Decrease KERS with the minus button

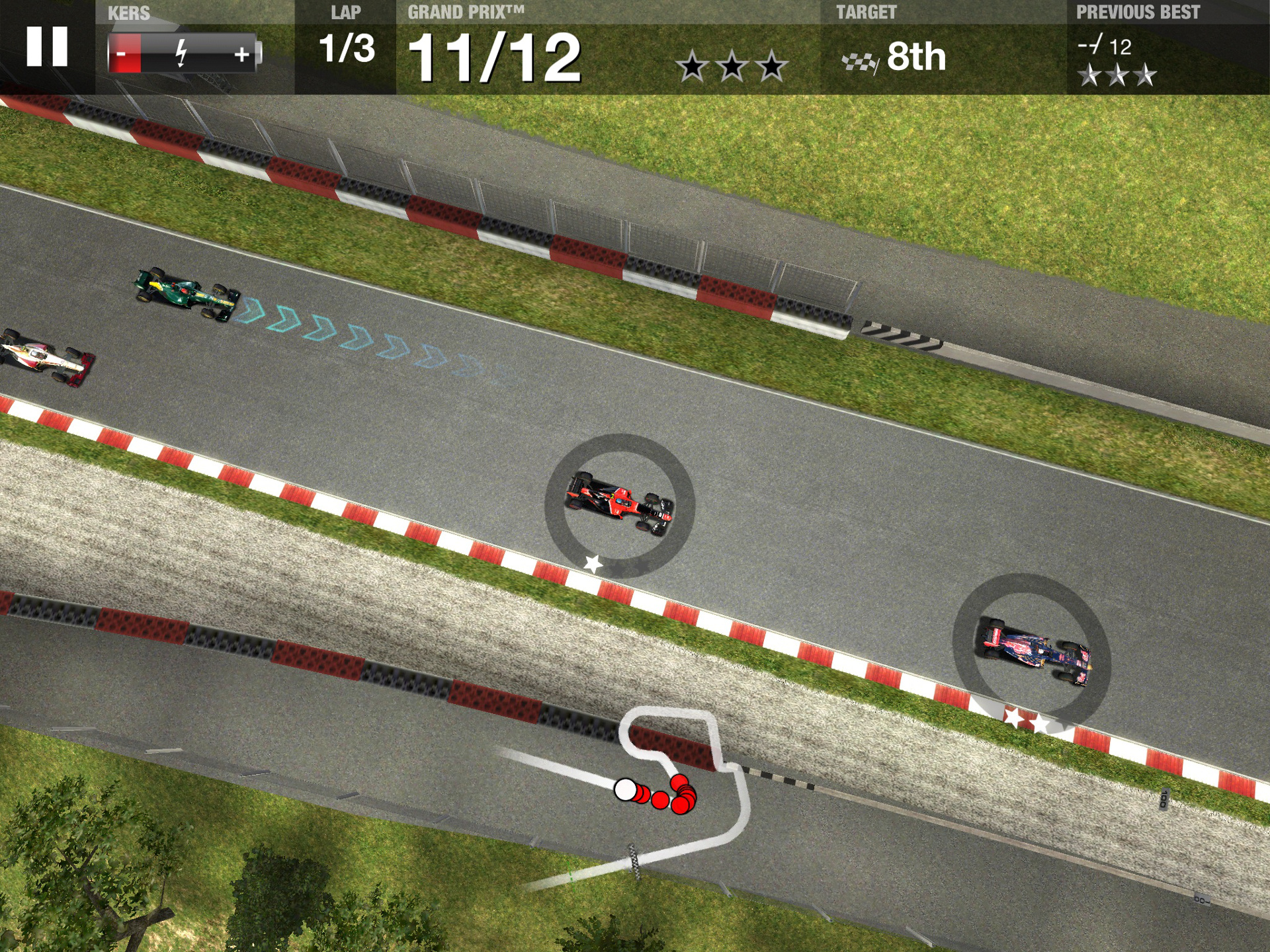(x=124, y=54)
